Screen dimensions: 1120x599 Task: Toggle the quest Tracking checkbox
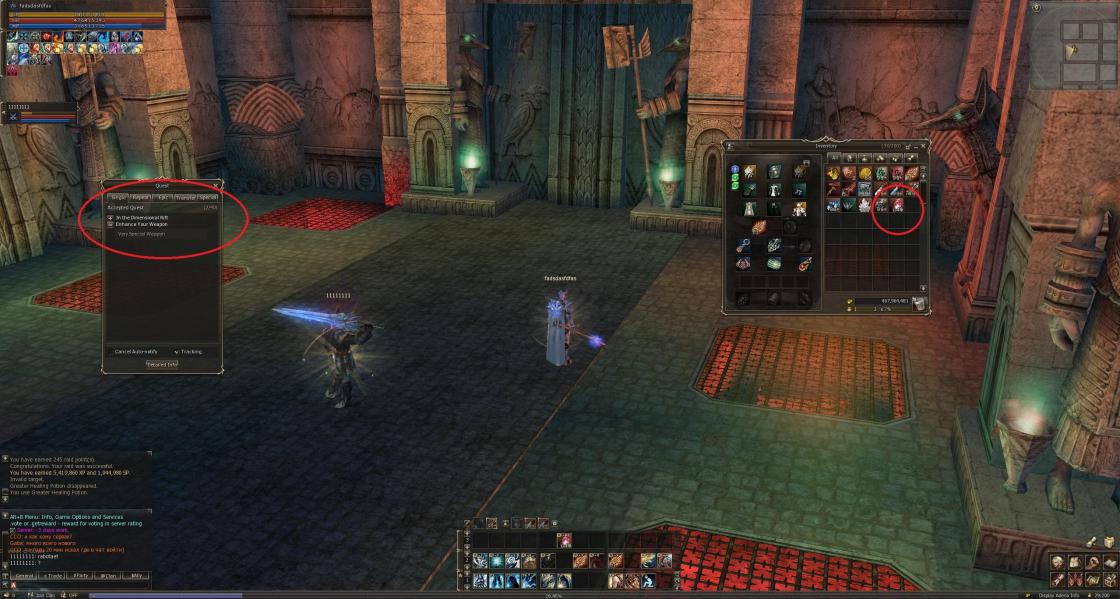[x=176, y=352]
